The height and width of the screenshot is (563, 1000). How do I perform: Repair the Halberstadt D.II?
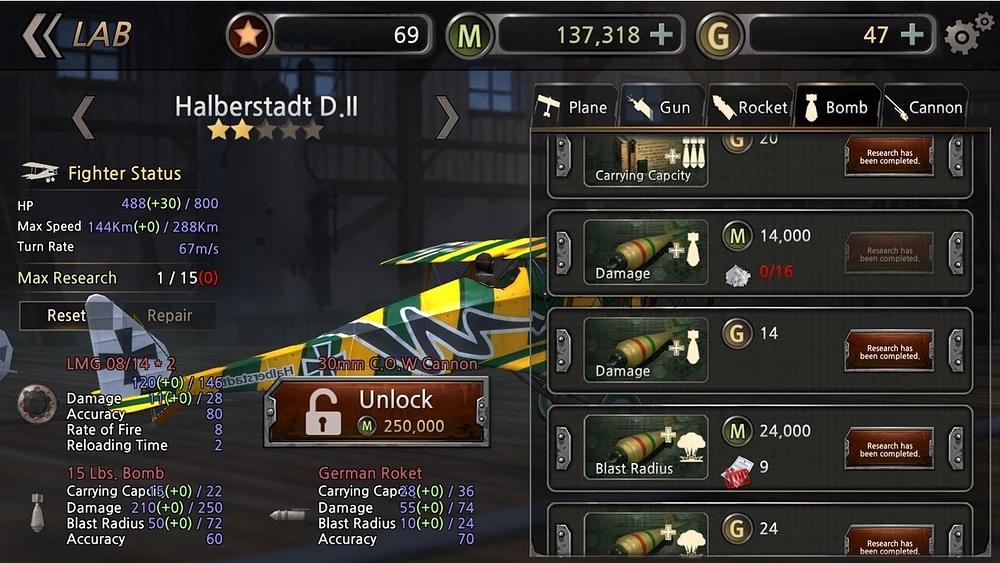[x=169, y=315]
